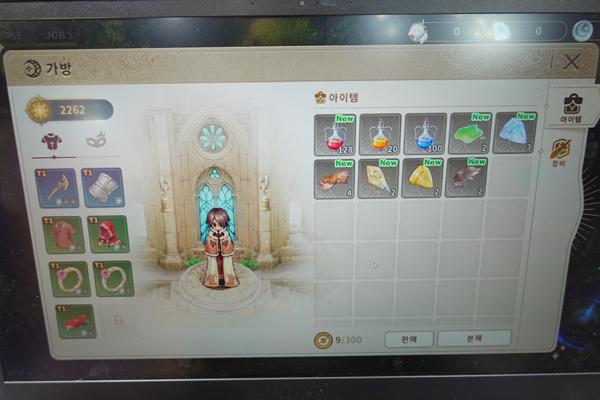Close the 가방 bag window
This screenshot has height=400, width=600.
(571, 62)
